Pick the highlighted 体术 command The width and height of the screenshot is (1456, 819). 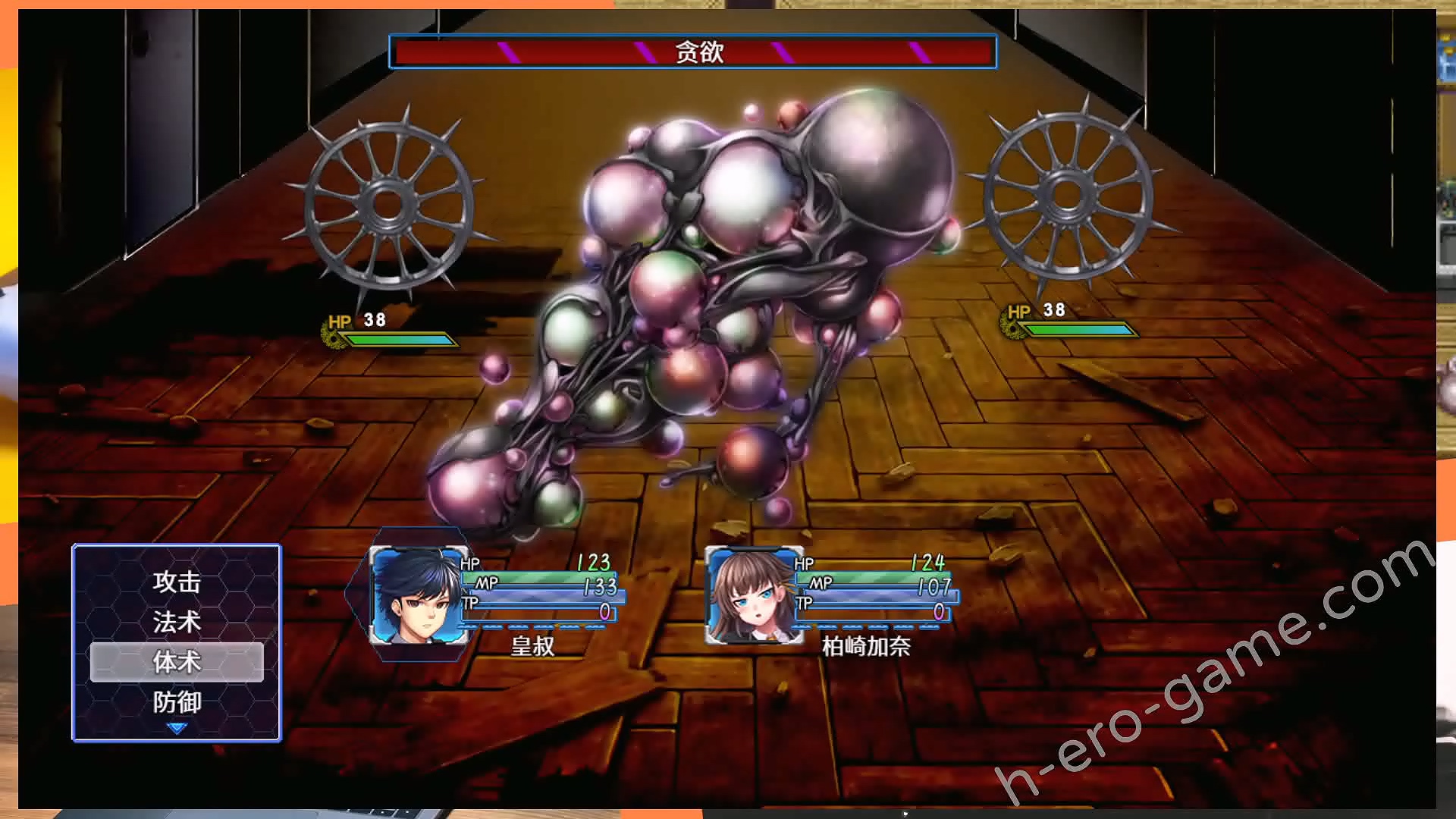(x=177, y=662)
